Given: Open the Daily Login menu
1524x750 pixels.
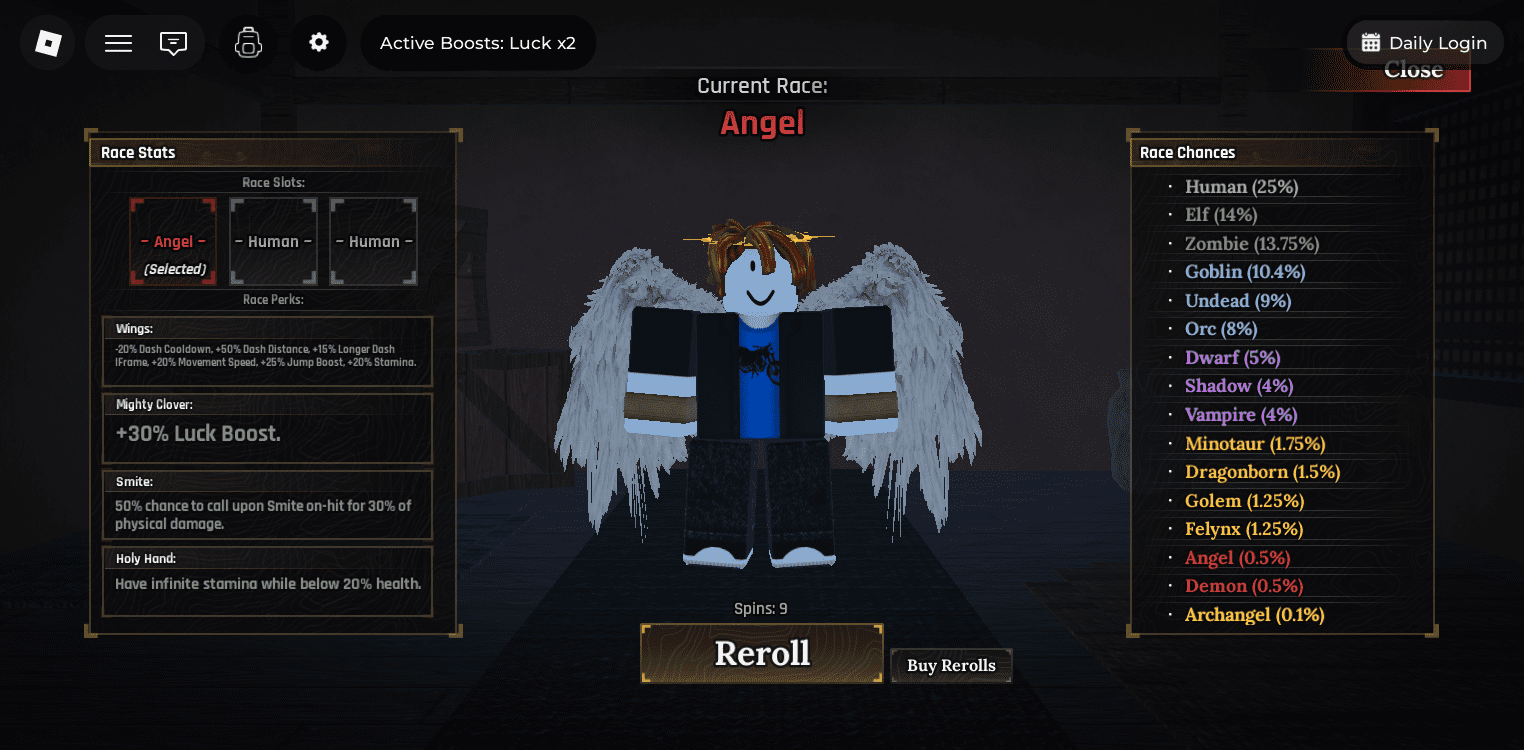Looking at the screenshot, I should [x=1424, y=42].
